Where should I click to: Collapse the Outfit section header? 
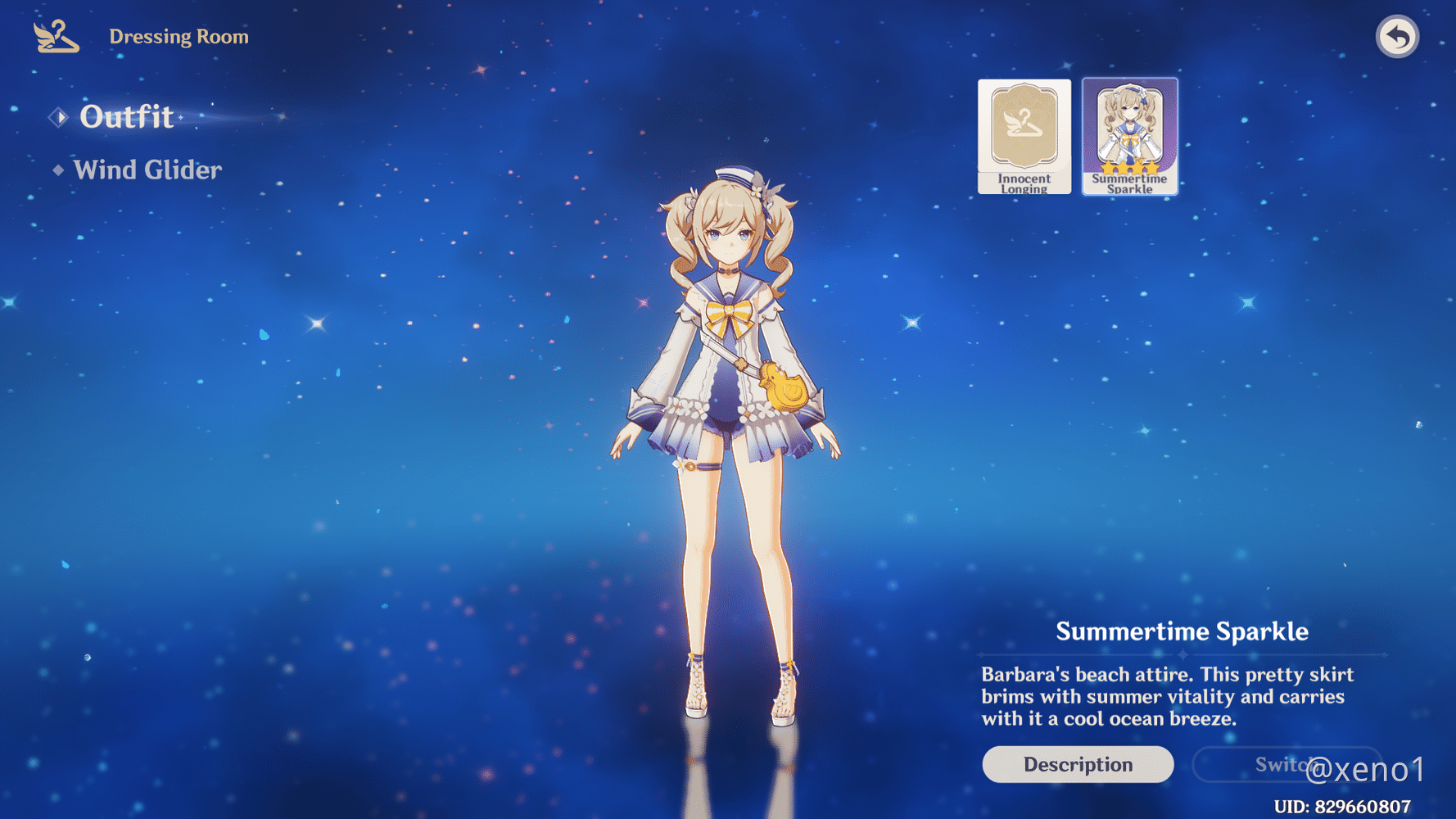point(126,117)
